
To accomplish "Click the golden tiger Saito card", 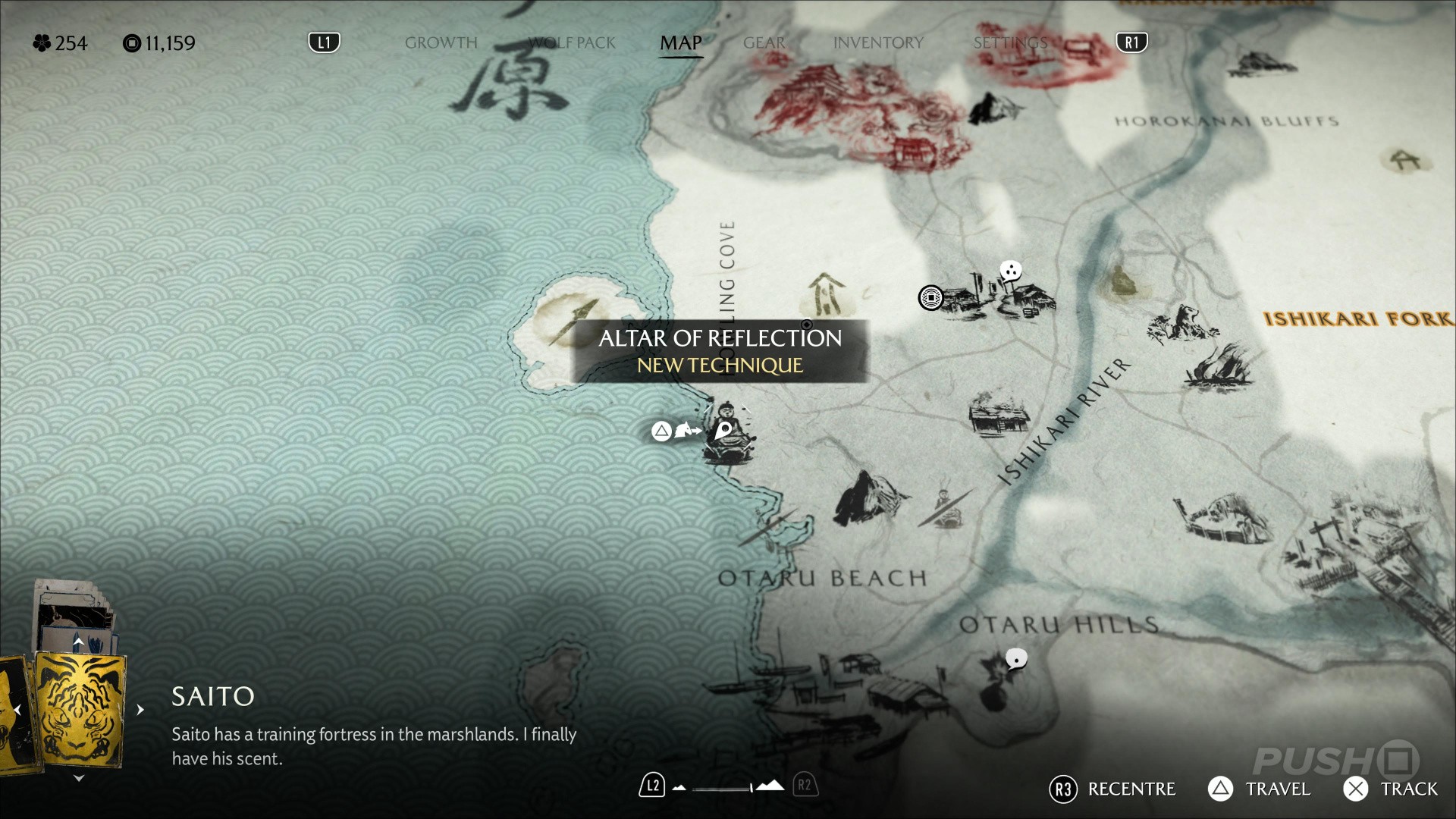I will tap(80, 710).
